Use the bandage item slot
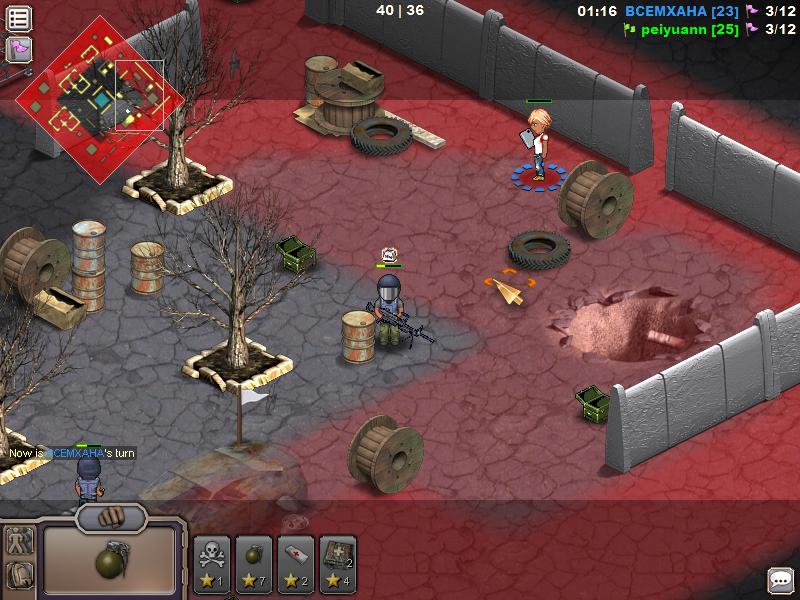This screenshot has height=600, width=800. (x=296, y=563)
